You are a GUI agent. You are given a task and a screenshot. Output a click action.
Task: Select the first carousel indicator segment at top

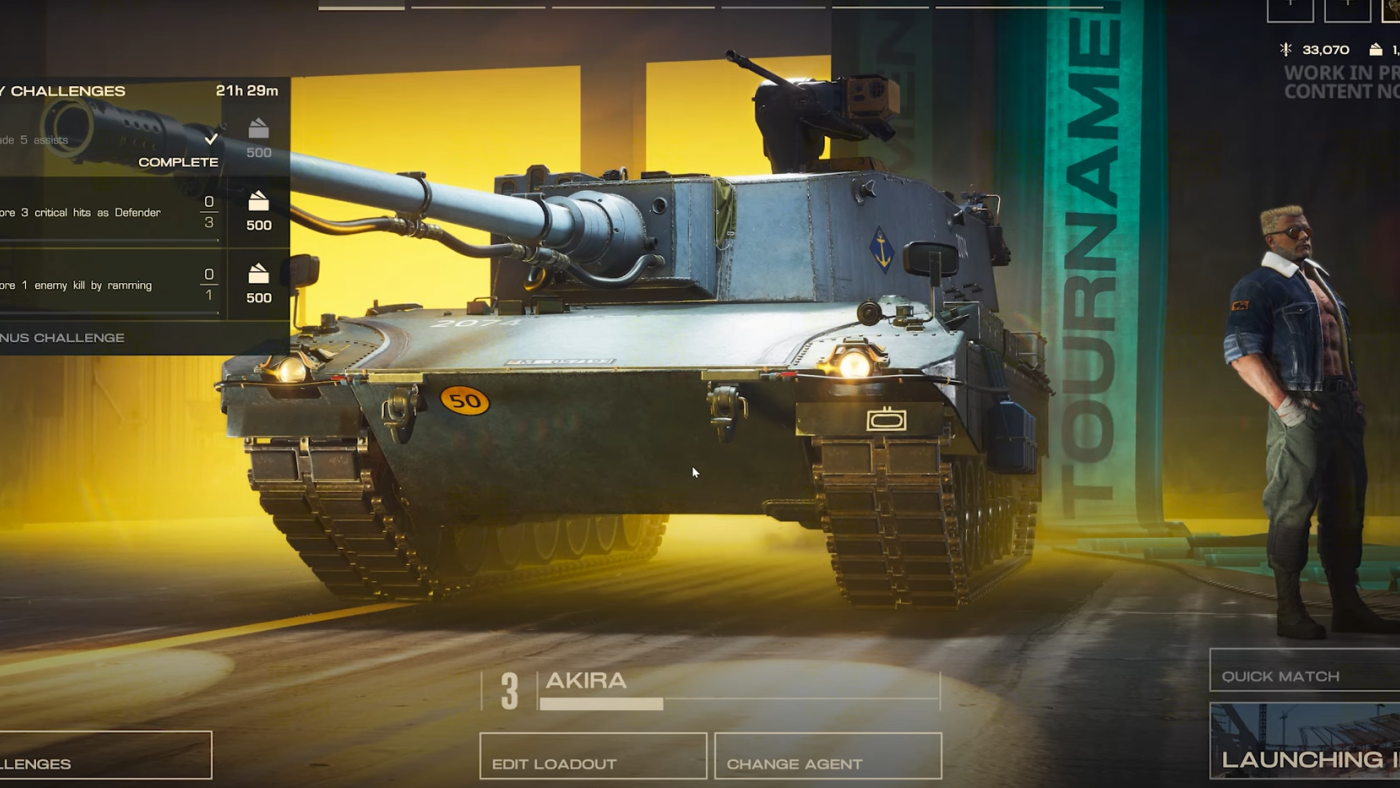[x=360, y=7]
